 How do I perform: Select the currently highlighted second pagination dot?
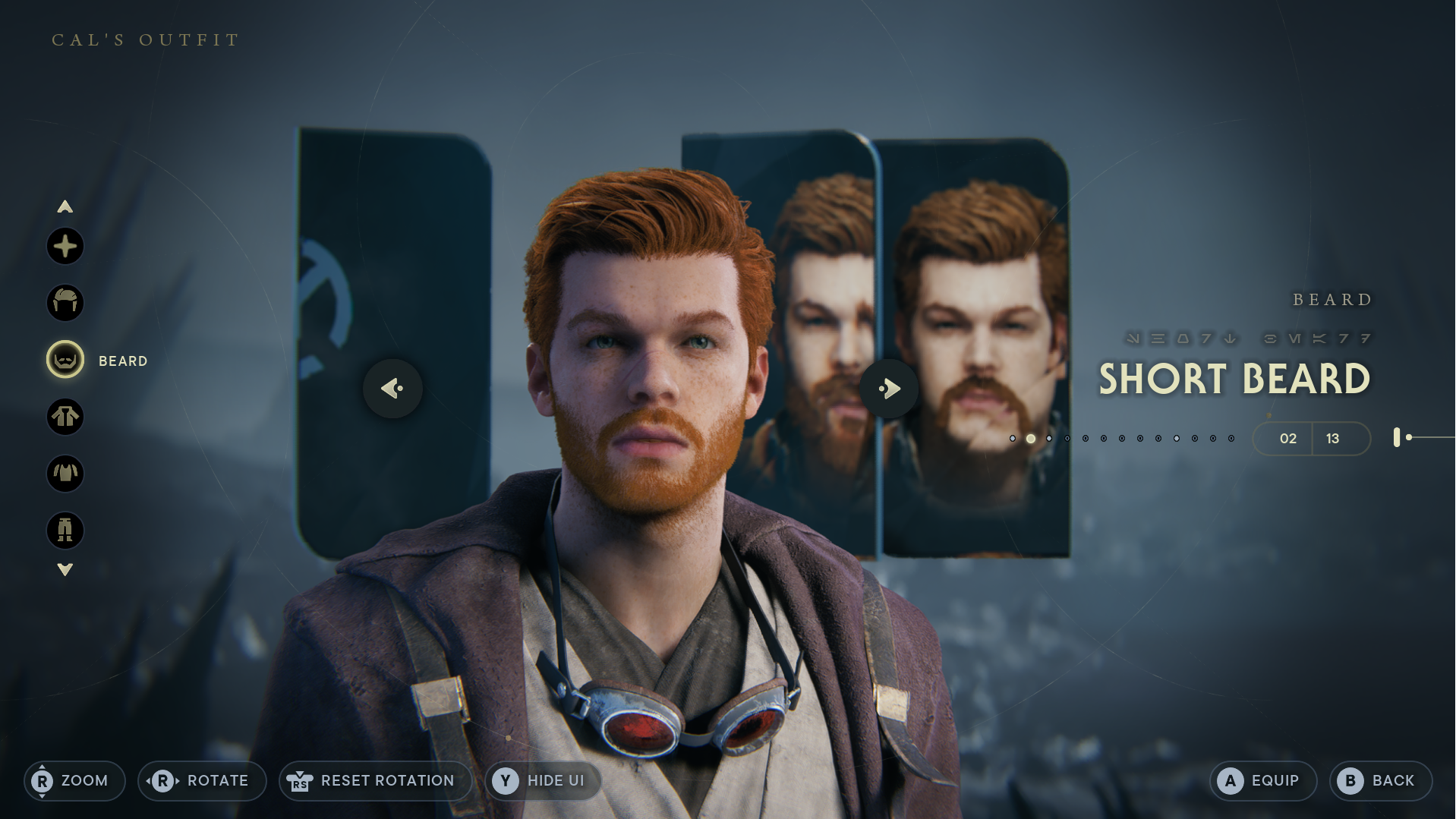point(1031,438)
